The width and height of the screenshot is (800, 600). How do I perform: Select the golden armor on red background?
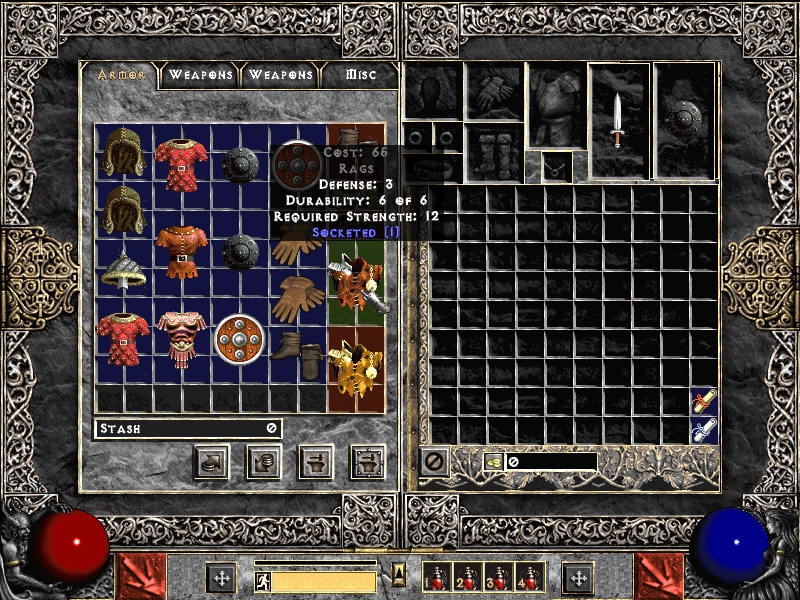point(357,369)
